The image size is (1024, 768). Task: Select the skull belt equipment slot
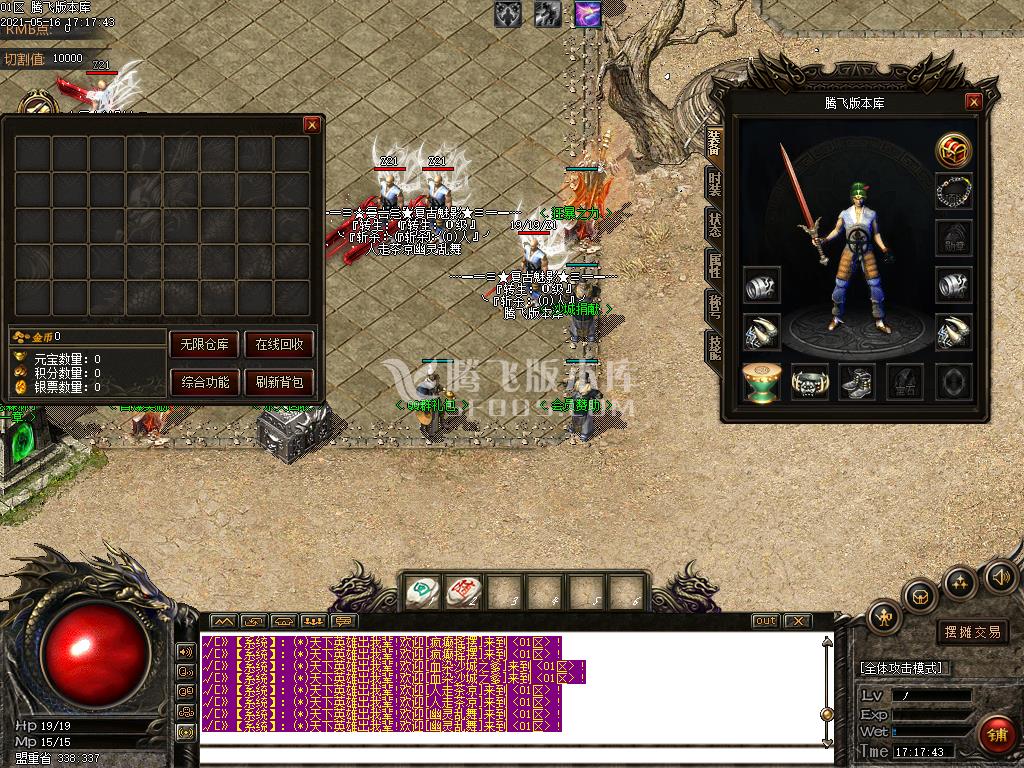tap(809, 382)
